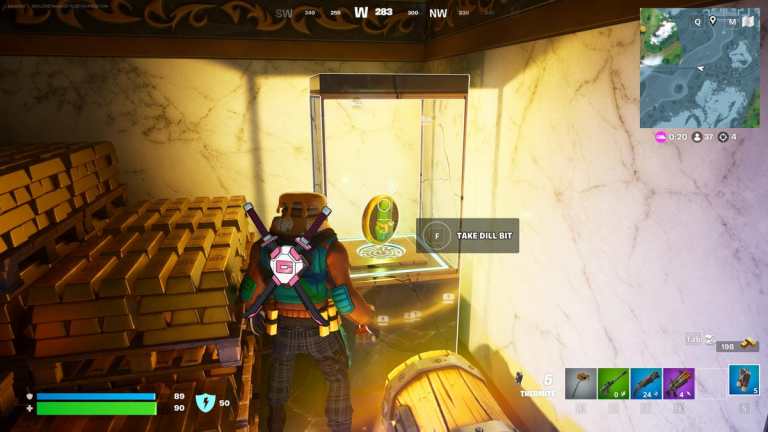The height and width of the screenshot is (432, 768).
Task: Select the highlighted consumable slot with count 5
Action: click(743, 381)
